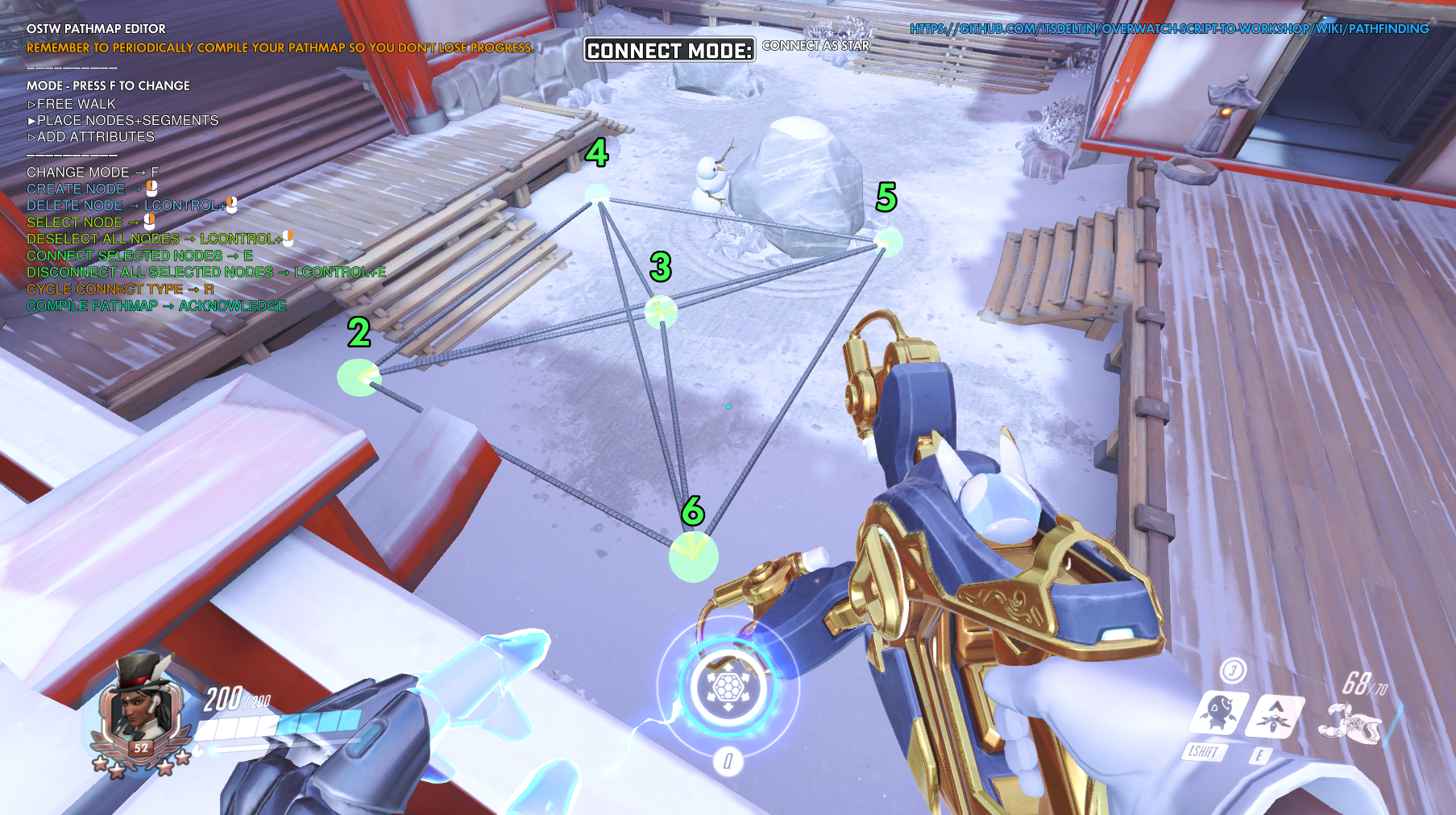The image size is (1456, 815).
Task: Open the GitHub pathfinding wiki link
Action: point(1168,29)
